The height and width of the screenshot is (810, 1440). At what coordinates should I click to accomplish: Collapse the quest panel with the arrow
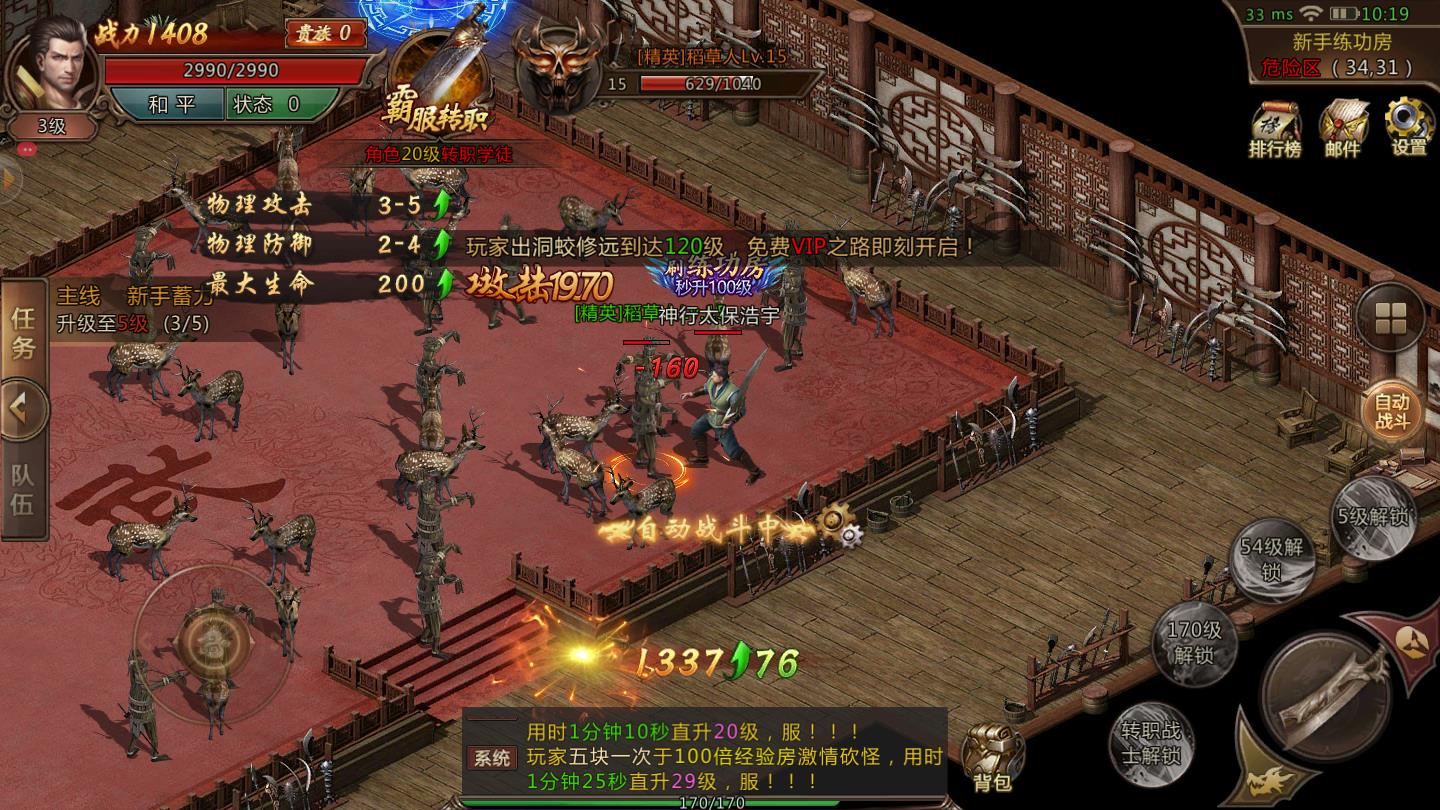pos(22,409)
